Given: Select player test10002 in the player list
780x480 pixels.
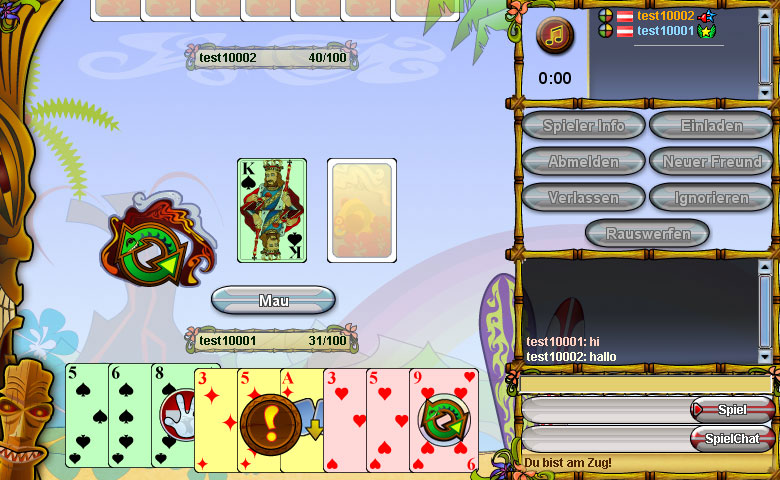Looking at the screenshot, I should [x=665, y=16].
